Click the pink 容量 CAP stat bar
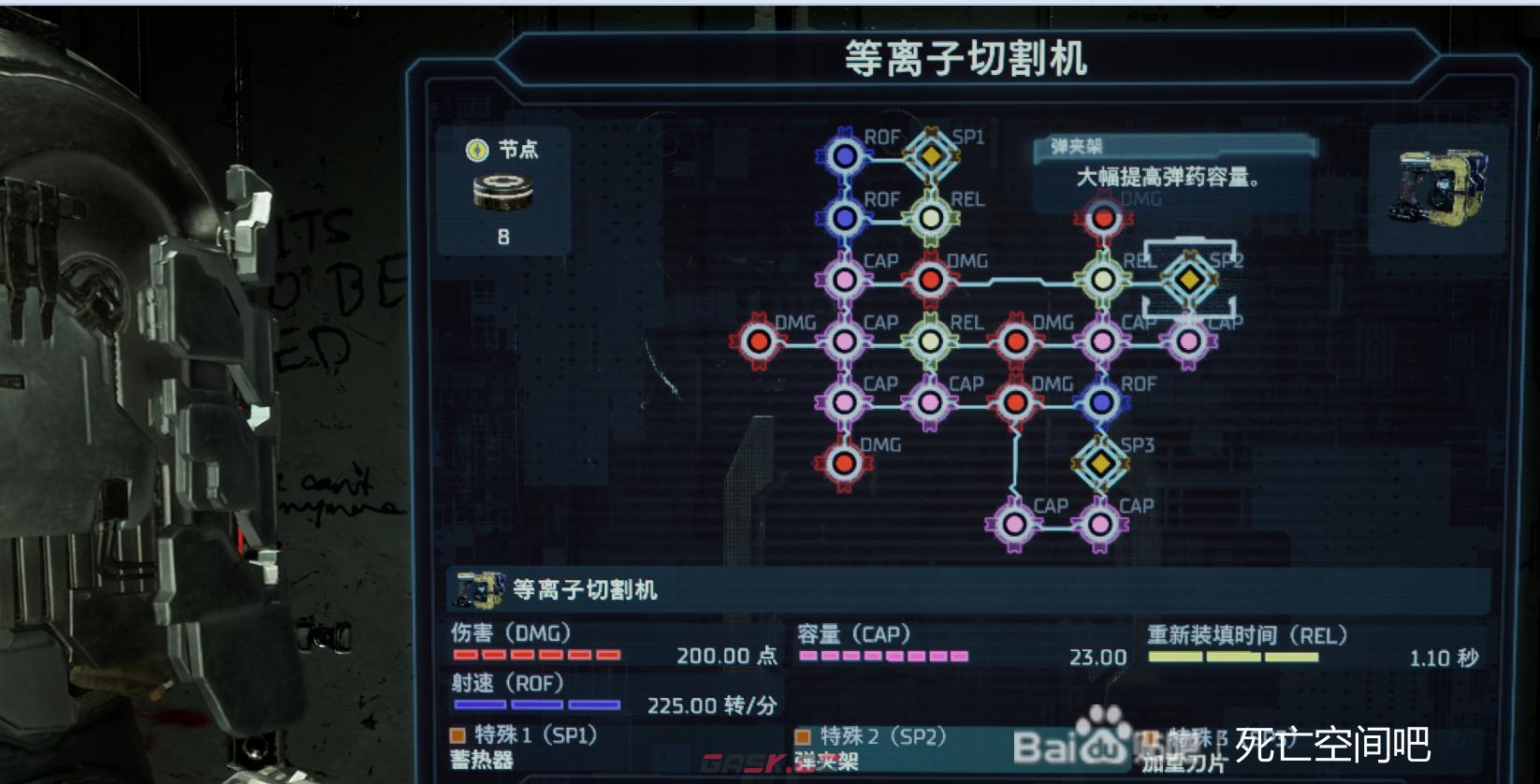The image size is (1540, 784). (879, 658)
